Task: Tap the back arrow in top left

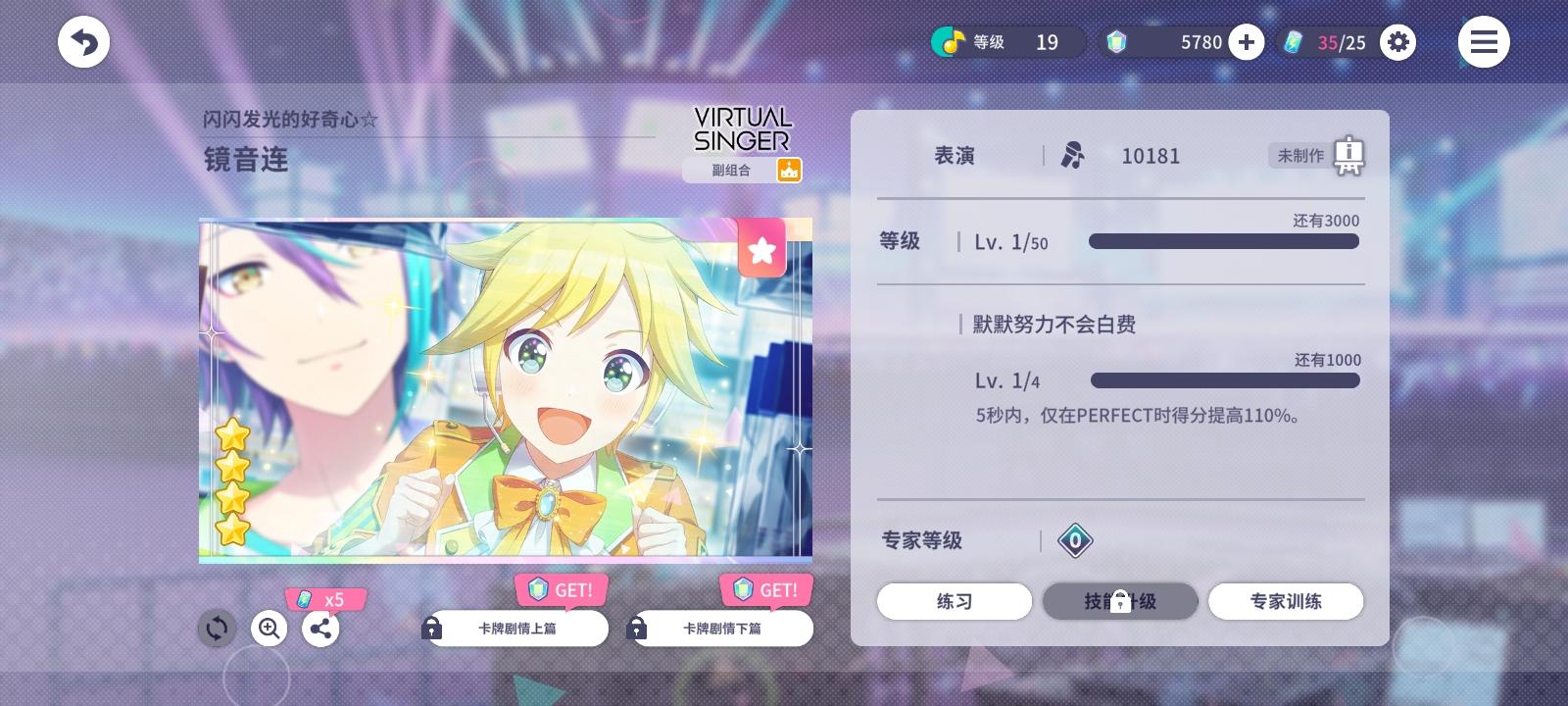Action: pyautogui.click(x=84, y=41)
